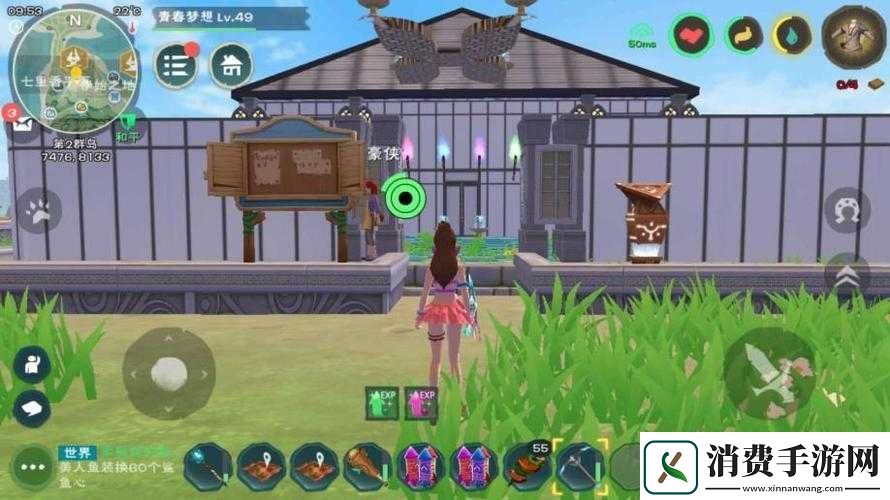Open the circular minimap
Image resolution: width=890 pixels, height=500 pixels.
coord(74,68)
